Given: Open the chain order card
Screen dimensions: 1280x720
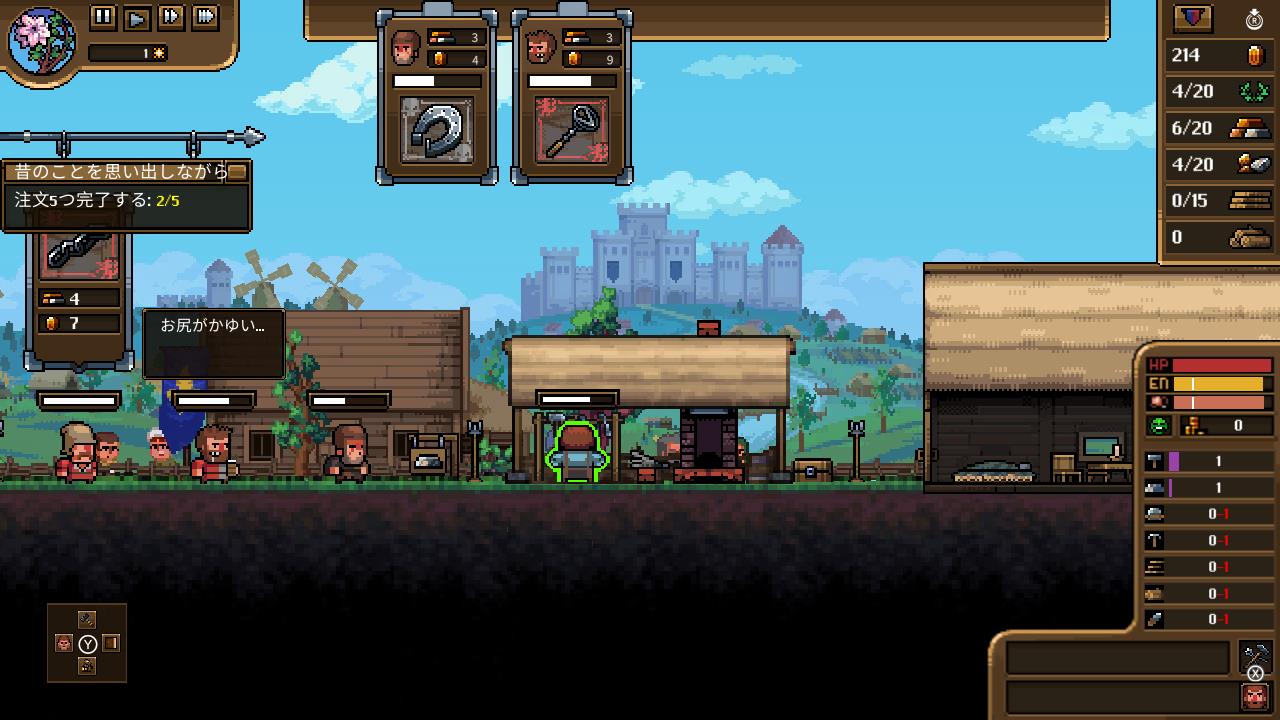Looking at the screenshot, I should pyautogui.click(x=79, y=250).
